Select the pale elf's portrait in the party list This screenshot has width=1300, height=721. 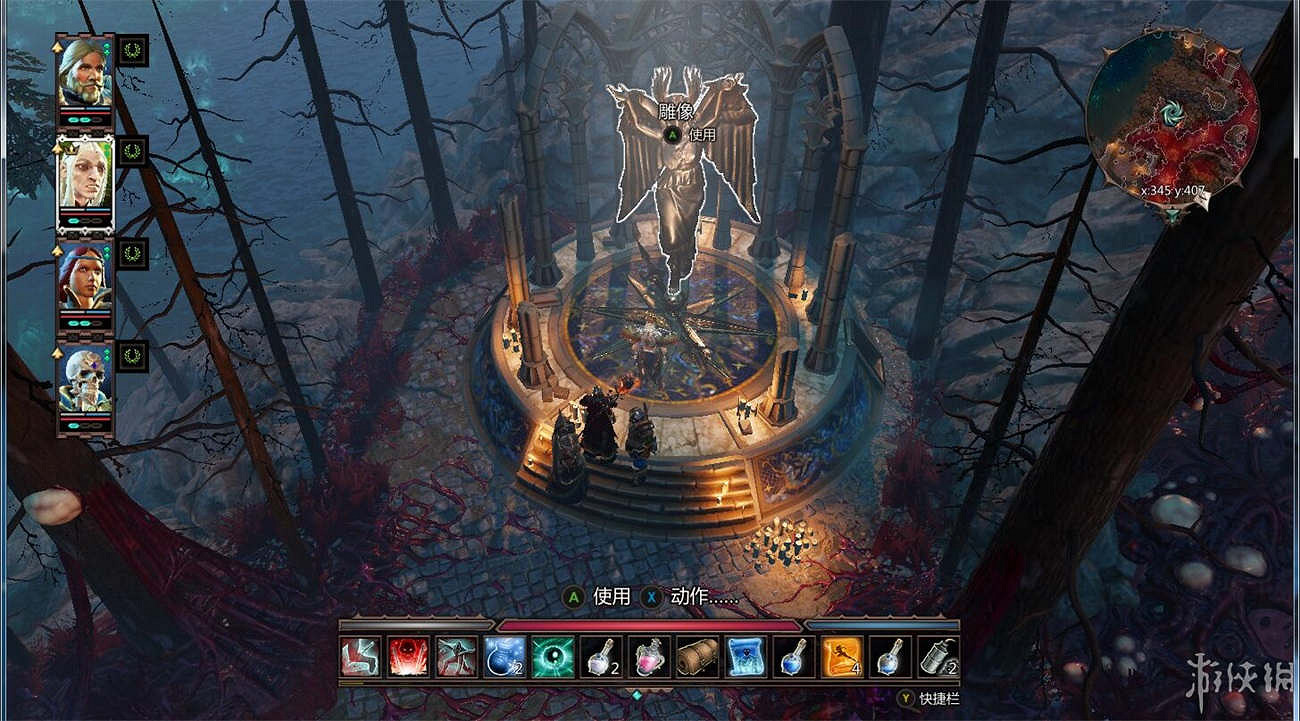85,175
